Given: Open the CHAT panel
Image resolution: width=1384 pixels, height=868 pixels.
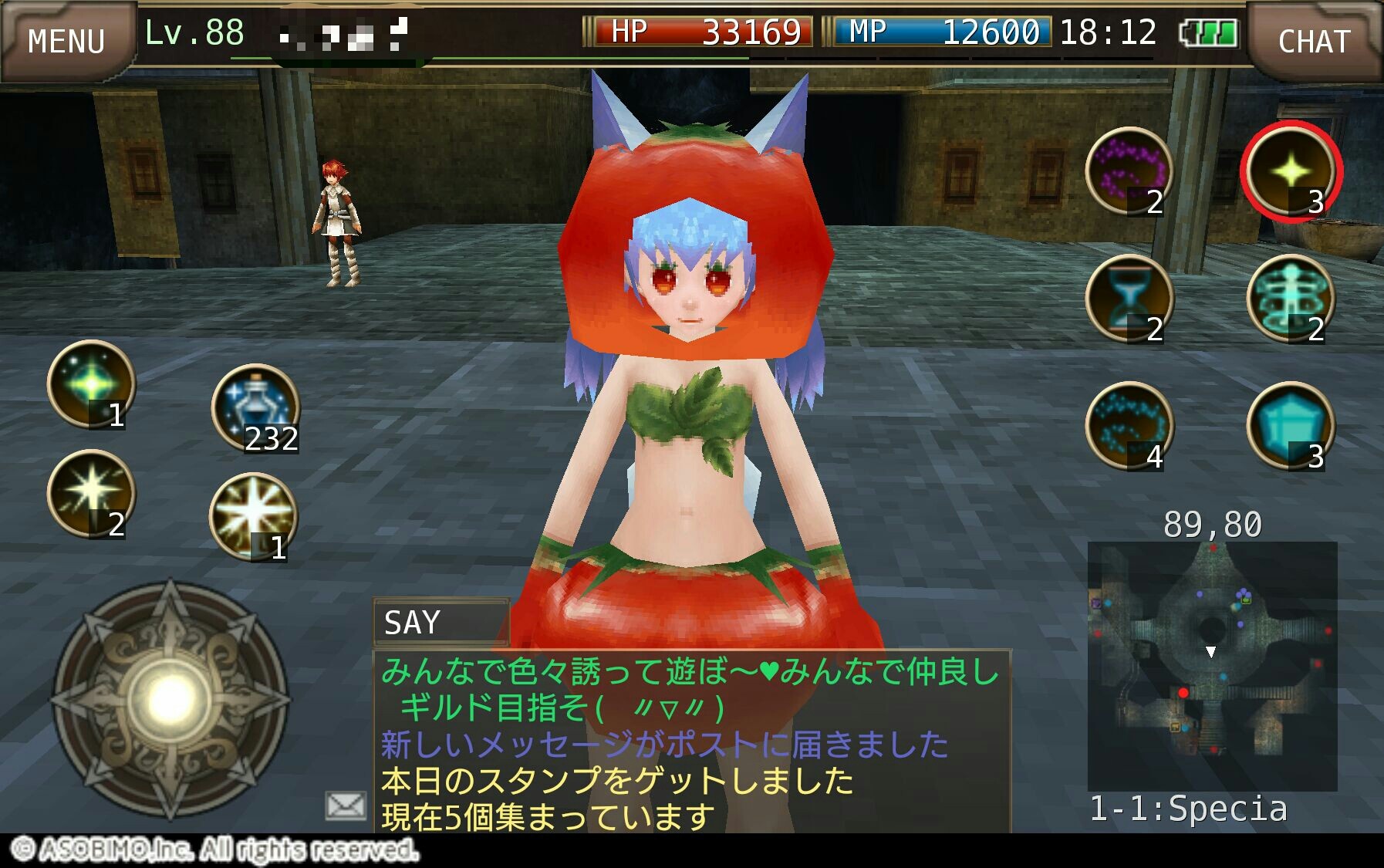Looking at the screenshot, I should 1314,40.
